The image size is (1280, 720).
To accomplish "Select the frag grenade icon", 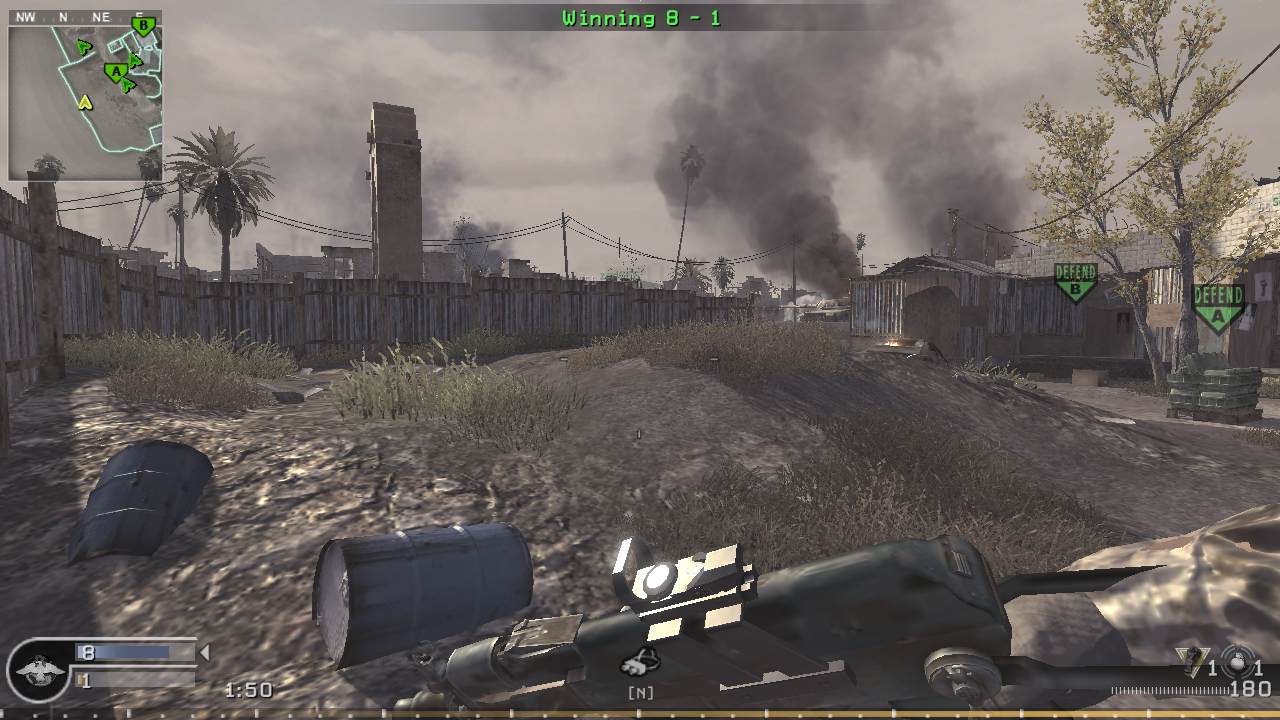I will (x=1191, y=660).
